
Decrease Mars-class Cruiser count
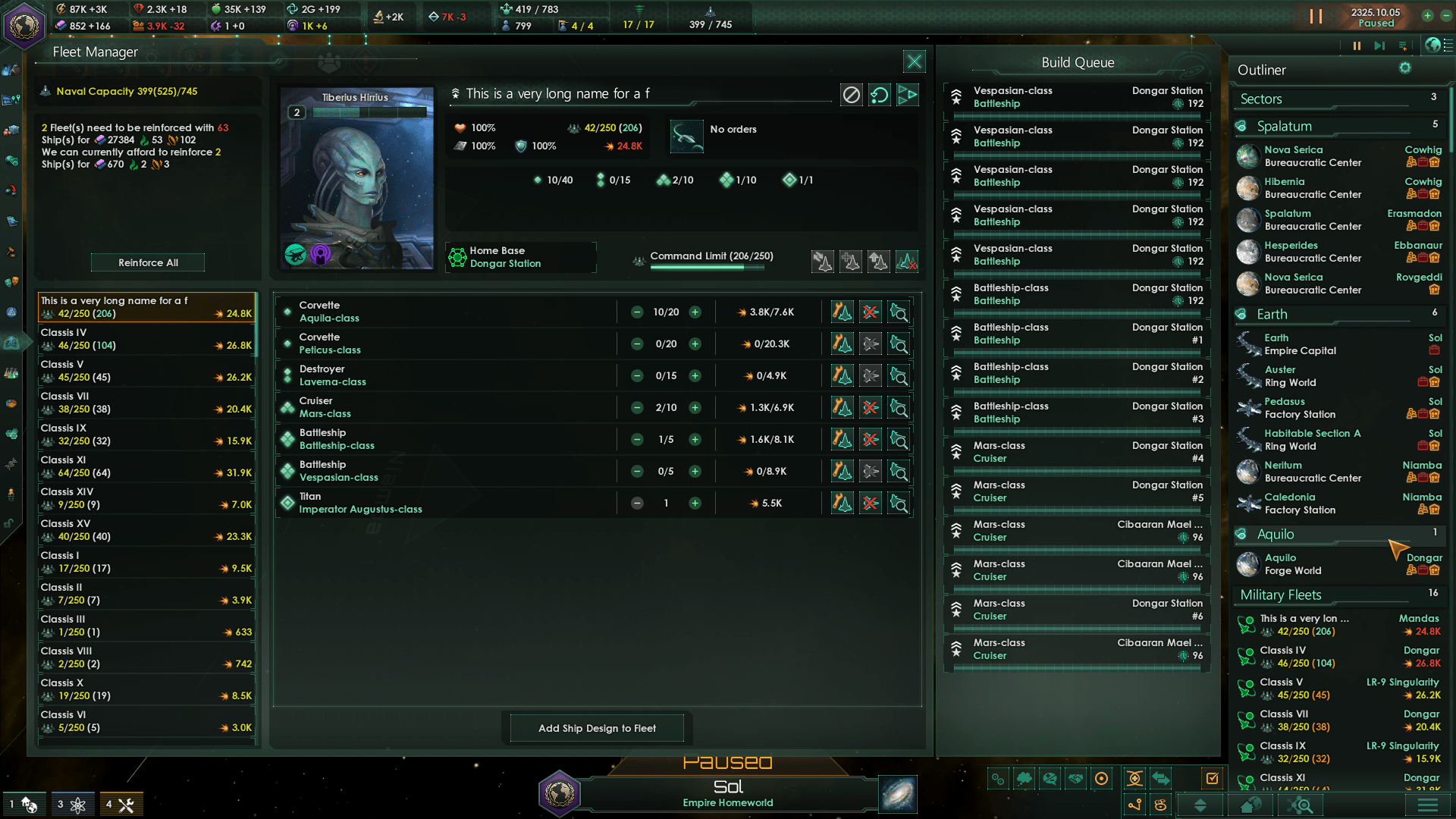point(637,408)
